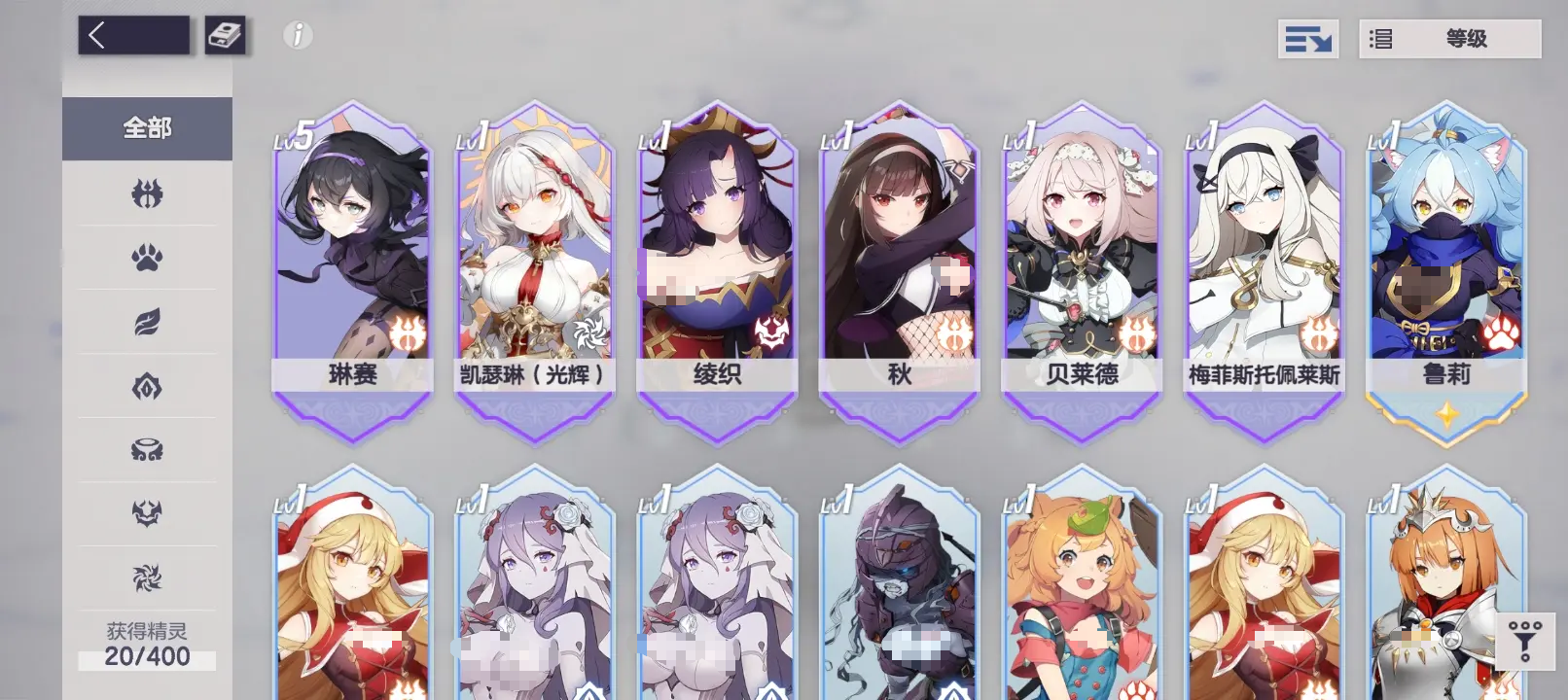Click the 获得精灵 20/400 counter

pos(146,647)
